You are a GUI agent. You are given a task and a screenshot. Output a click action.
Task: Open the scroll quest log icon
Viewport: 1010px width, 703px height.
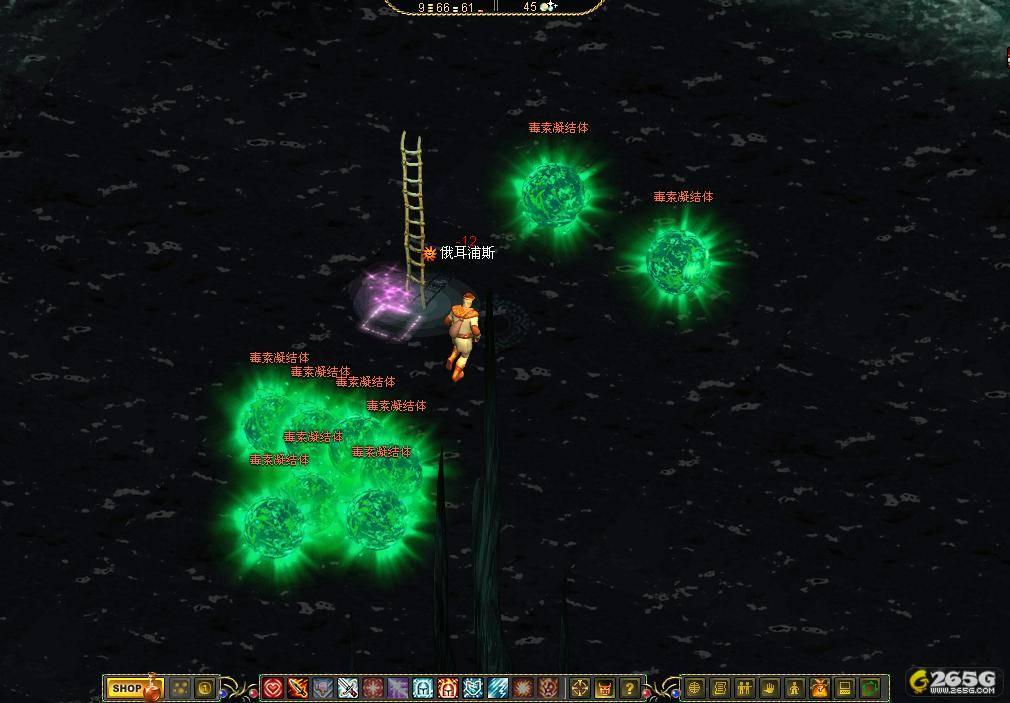(720, 688)
